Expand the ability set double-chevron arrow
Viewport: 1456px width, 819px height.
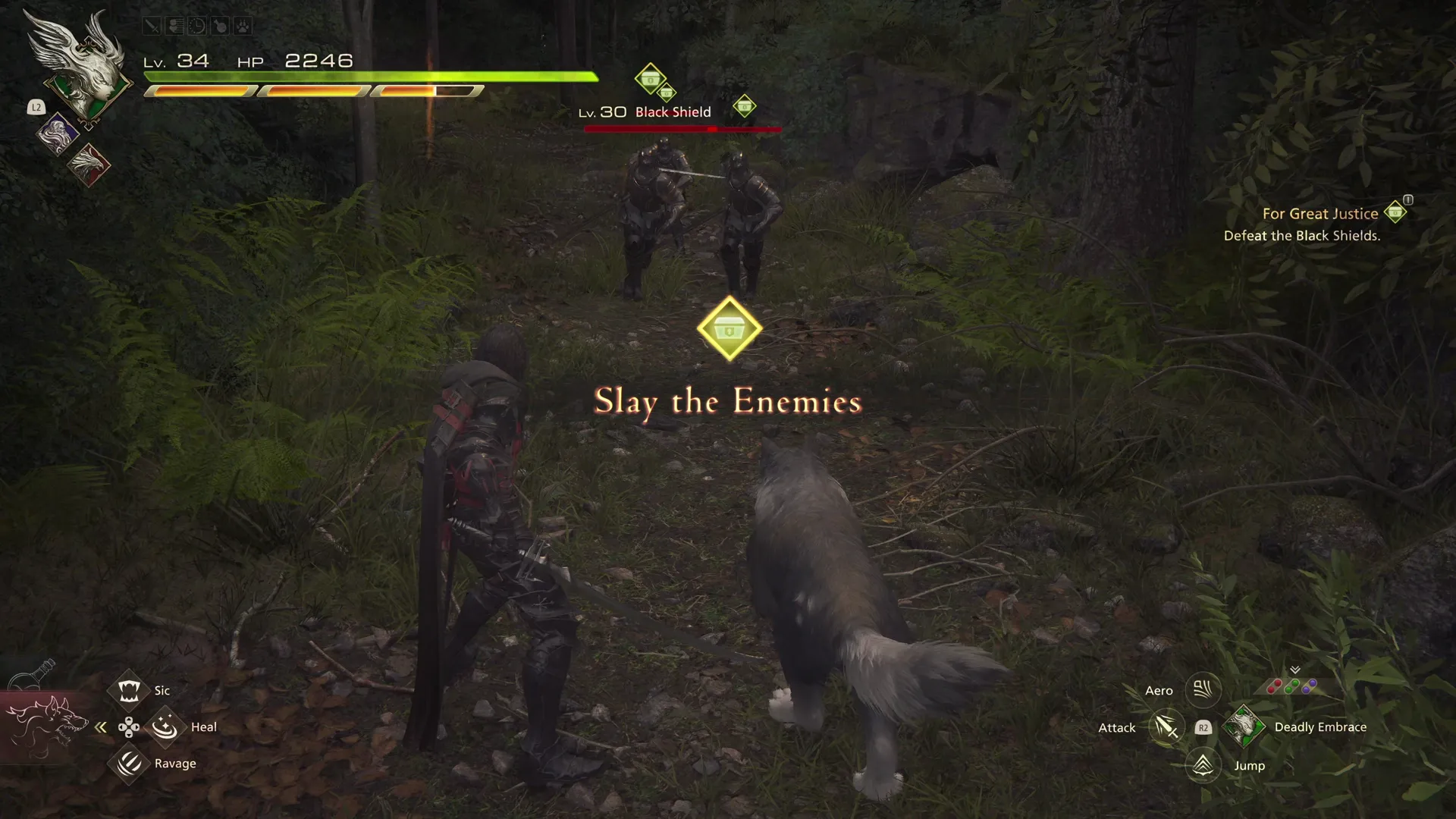click(1295, 670)
